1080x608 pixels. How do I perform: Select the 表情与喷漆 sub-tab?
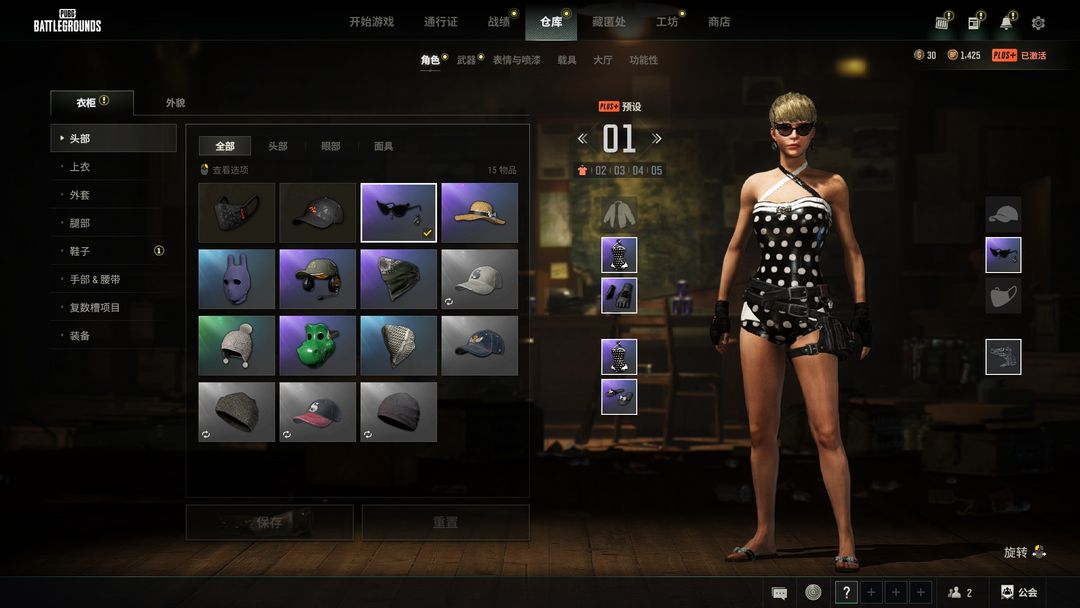(x=516, y=60)
